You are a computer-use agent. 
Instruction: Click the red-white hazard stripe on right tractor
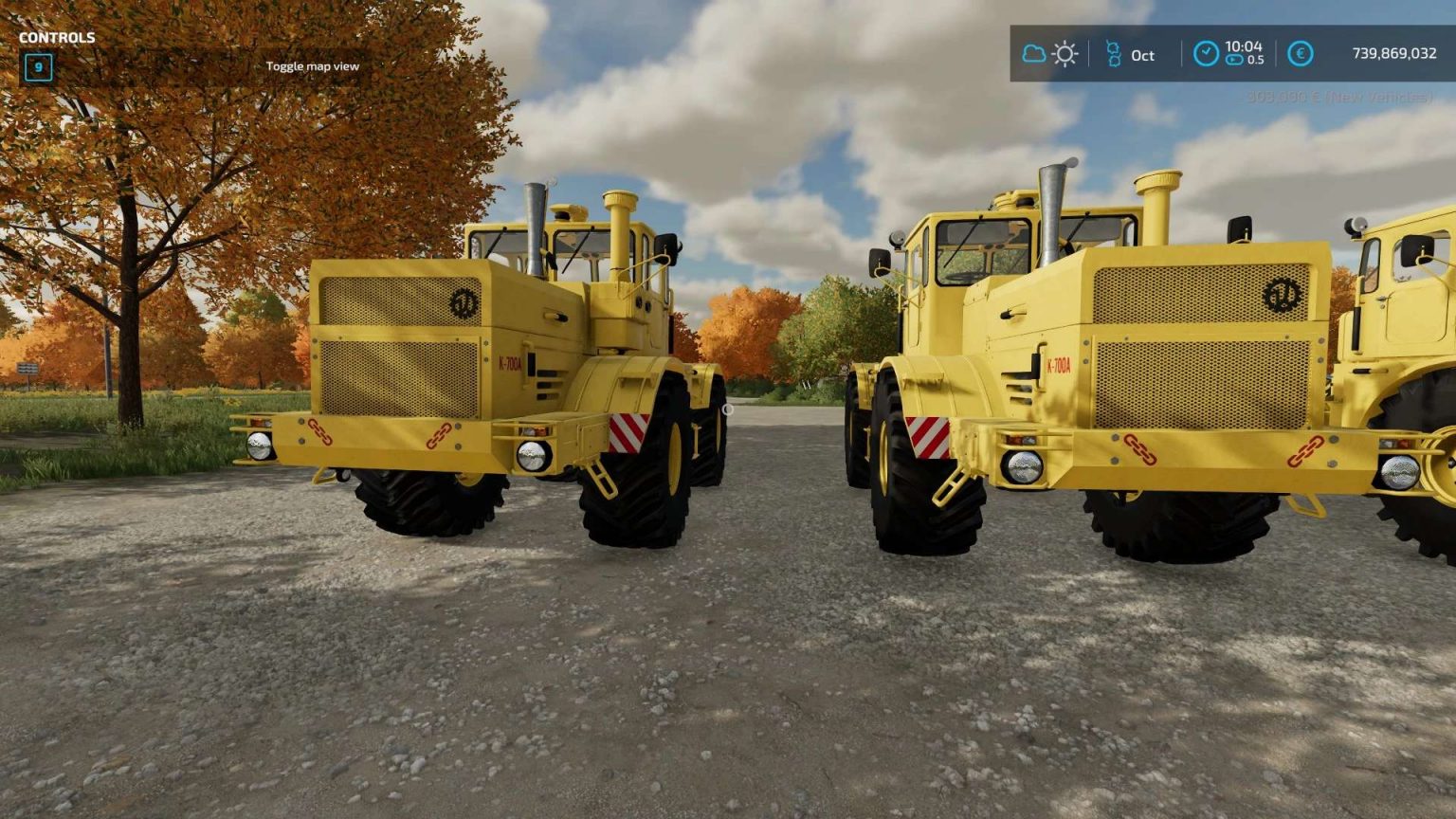(930, 436)
